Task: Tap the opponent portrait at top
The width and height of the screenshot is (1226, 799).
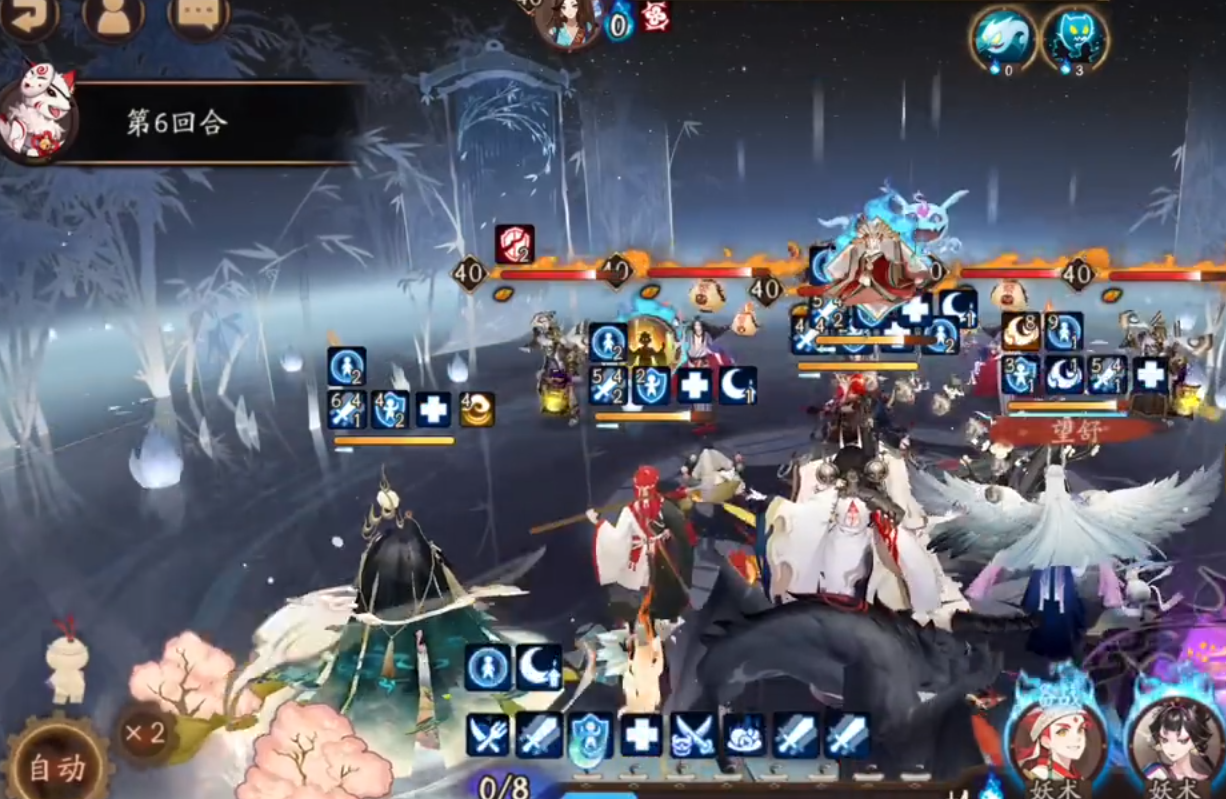Action: click(x=569, y=19)
